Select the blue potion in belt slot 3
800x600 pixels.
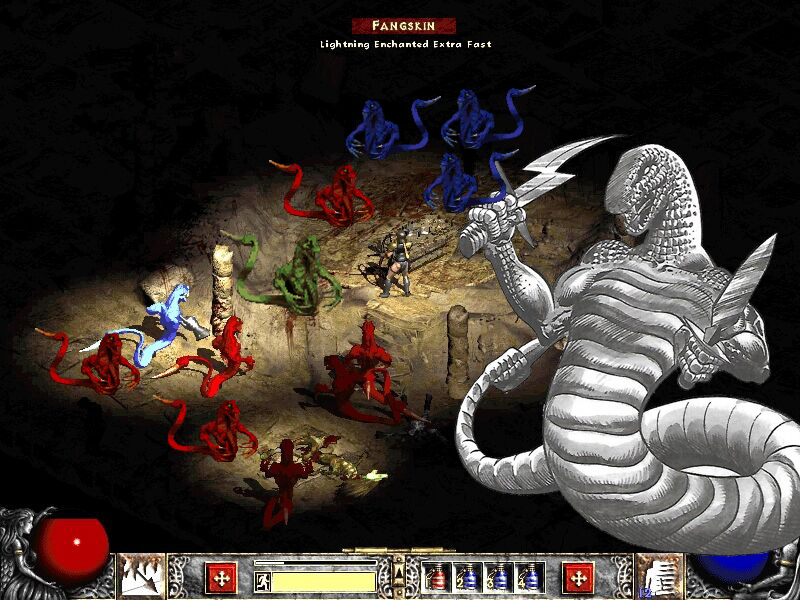tap(497, 577)
